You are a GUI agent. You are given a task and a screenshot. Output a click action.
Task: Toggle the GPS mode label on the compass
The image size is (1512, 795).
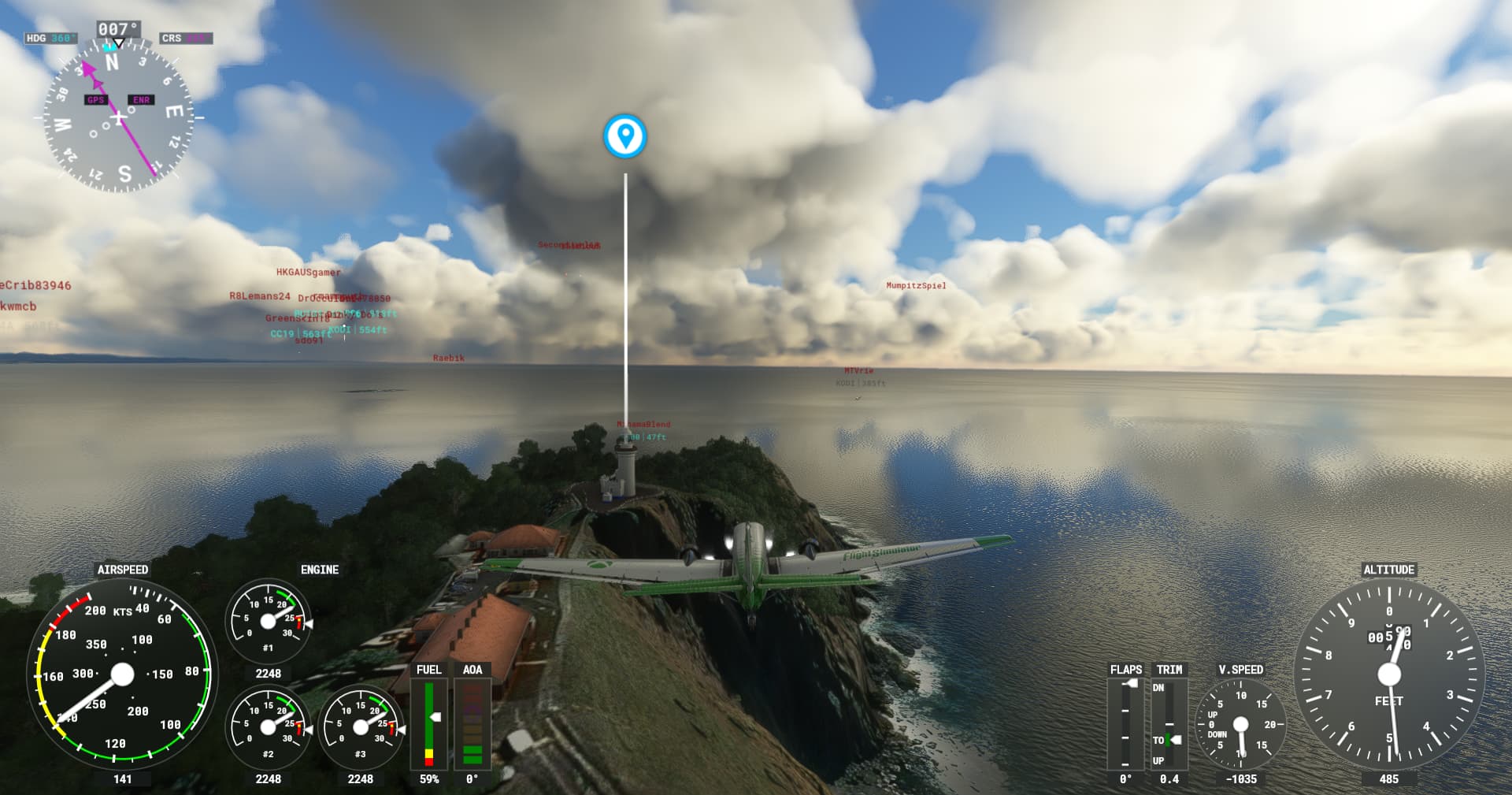click(x=97, y=100)
